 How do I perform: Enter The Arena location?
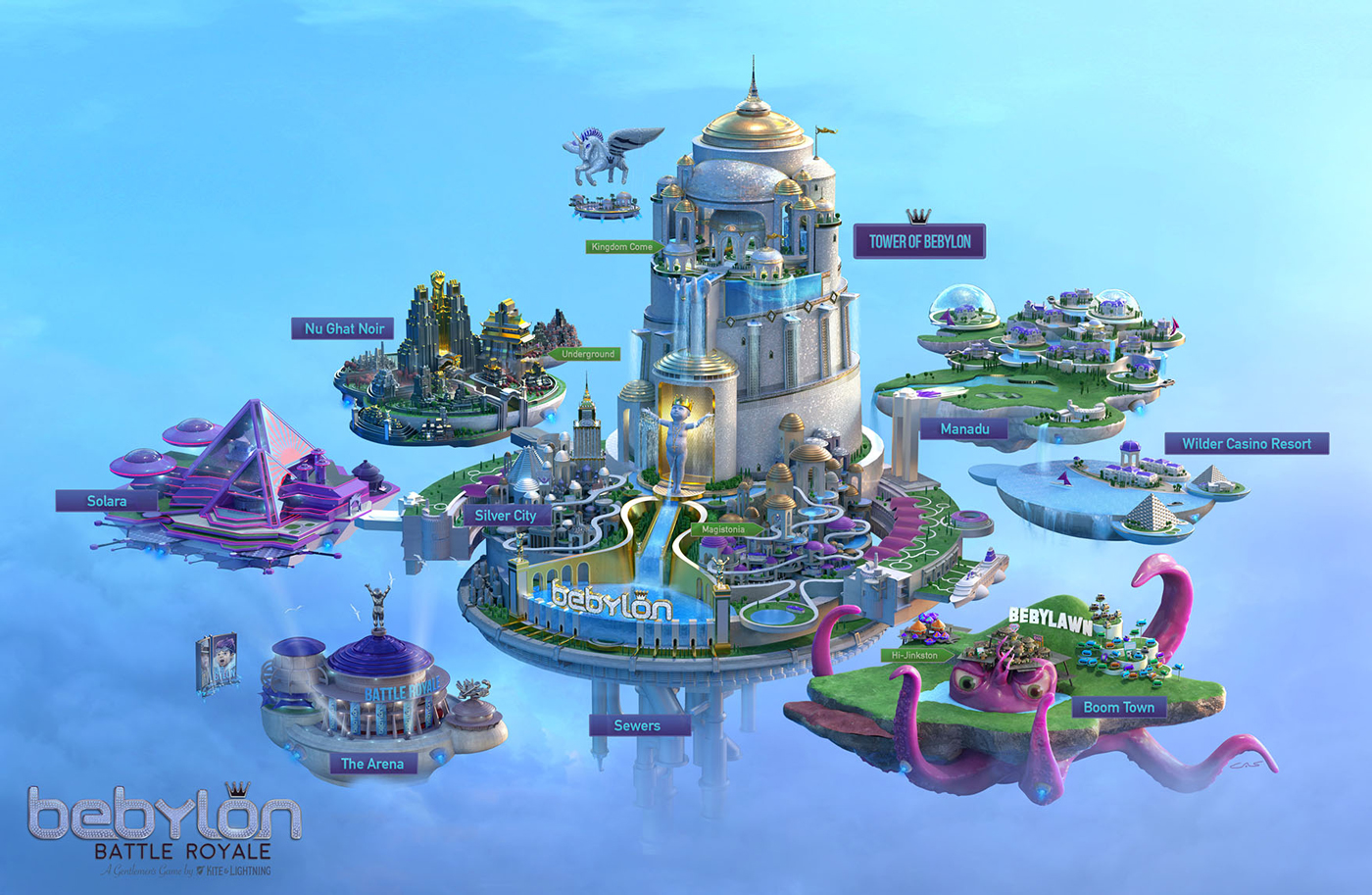(371, 764)
